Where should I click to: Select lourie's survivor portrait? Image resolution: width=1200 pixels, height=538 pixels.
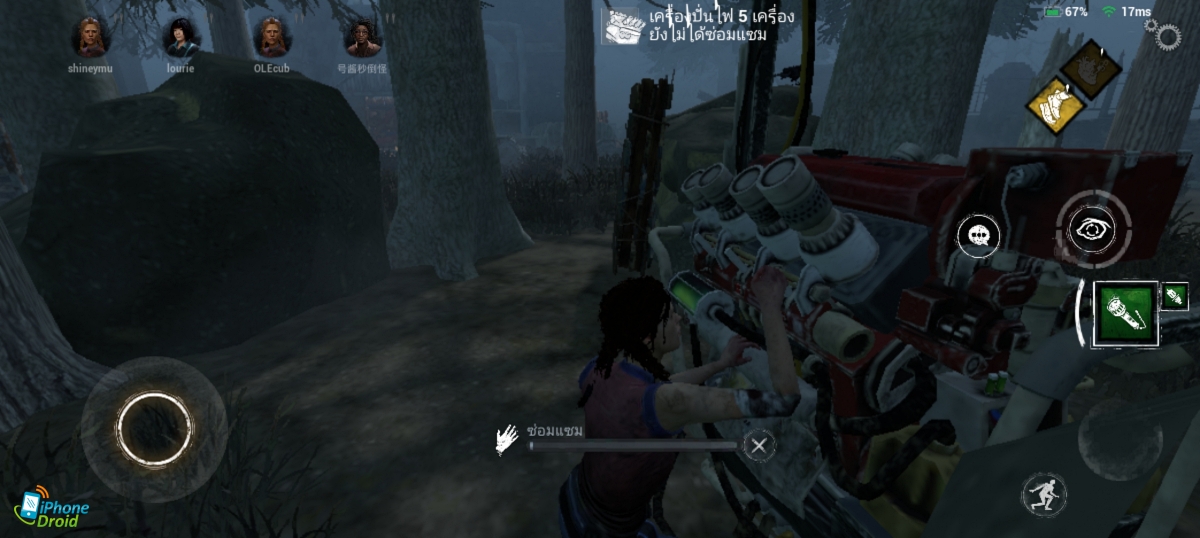181,38
